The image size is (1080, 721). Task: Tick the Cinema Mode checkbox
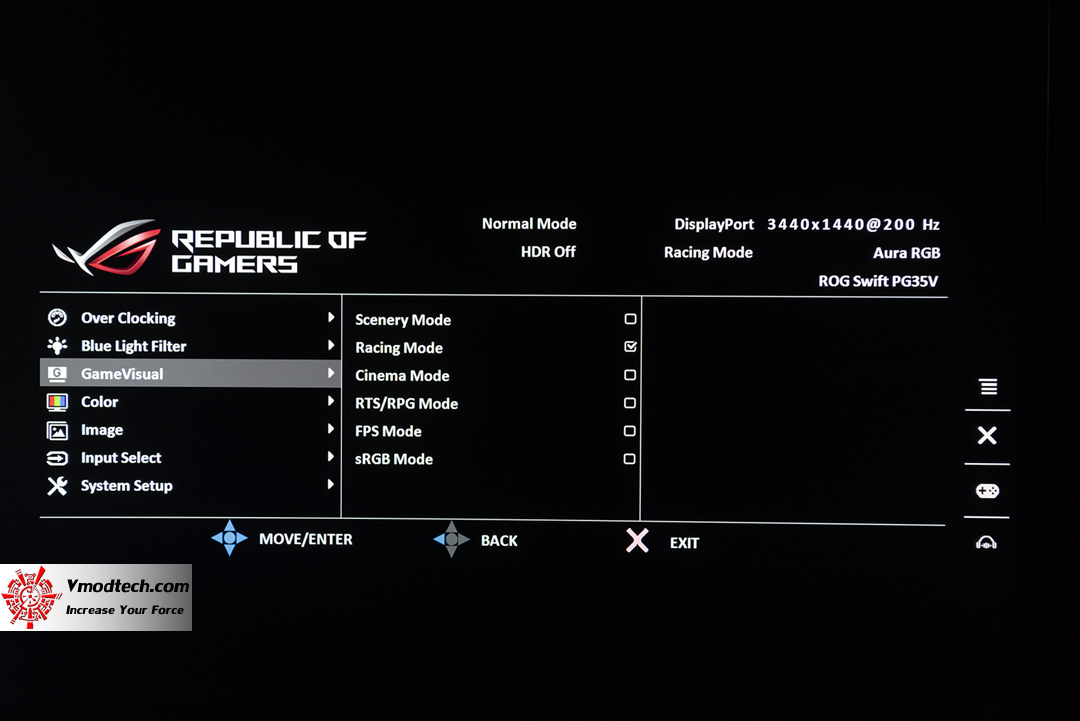(630, 375)
